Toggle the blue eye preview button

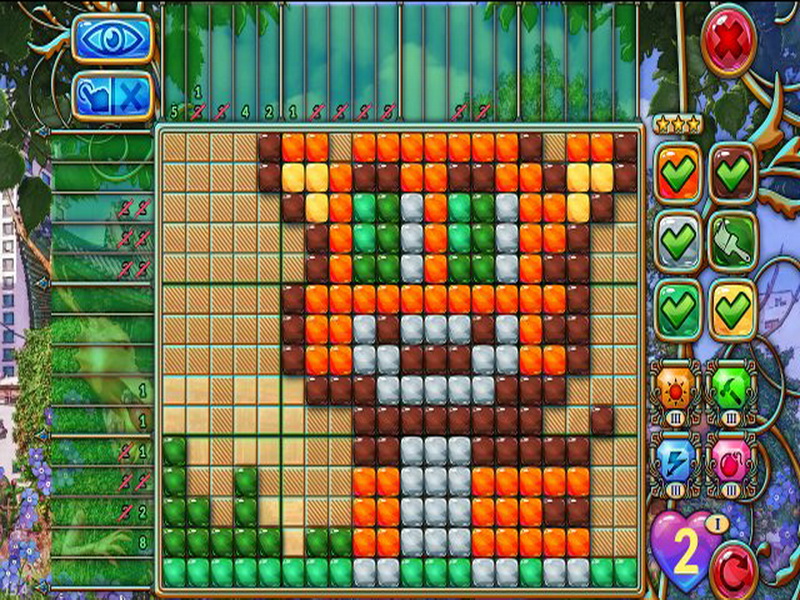coord(111,39)
